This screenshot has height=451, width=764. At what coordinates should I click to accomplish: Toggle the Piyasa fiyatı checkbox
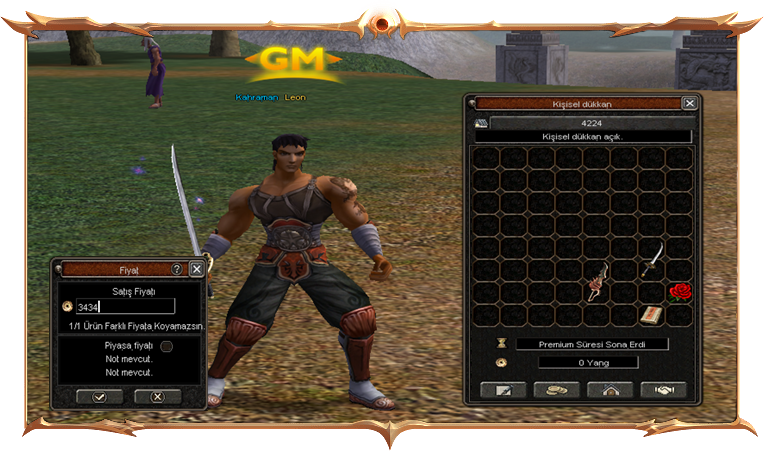point(167,346)
